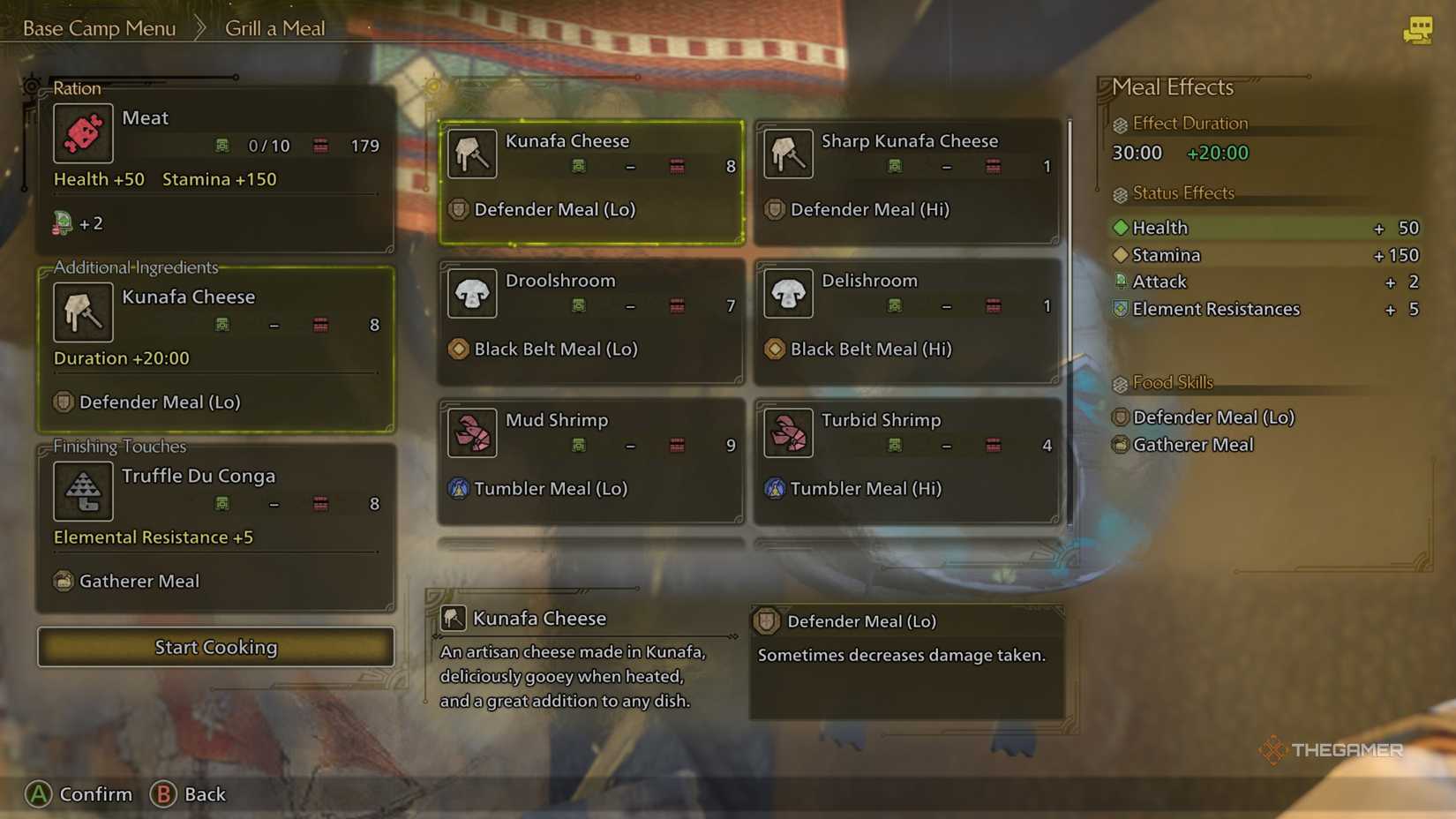Click Confirm at the bottom left

tap(95, 794)
